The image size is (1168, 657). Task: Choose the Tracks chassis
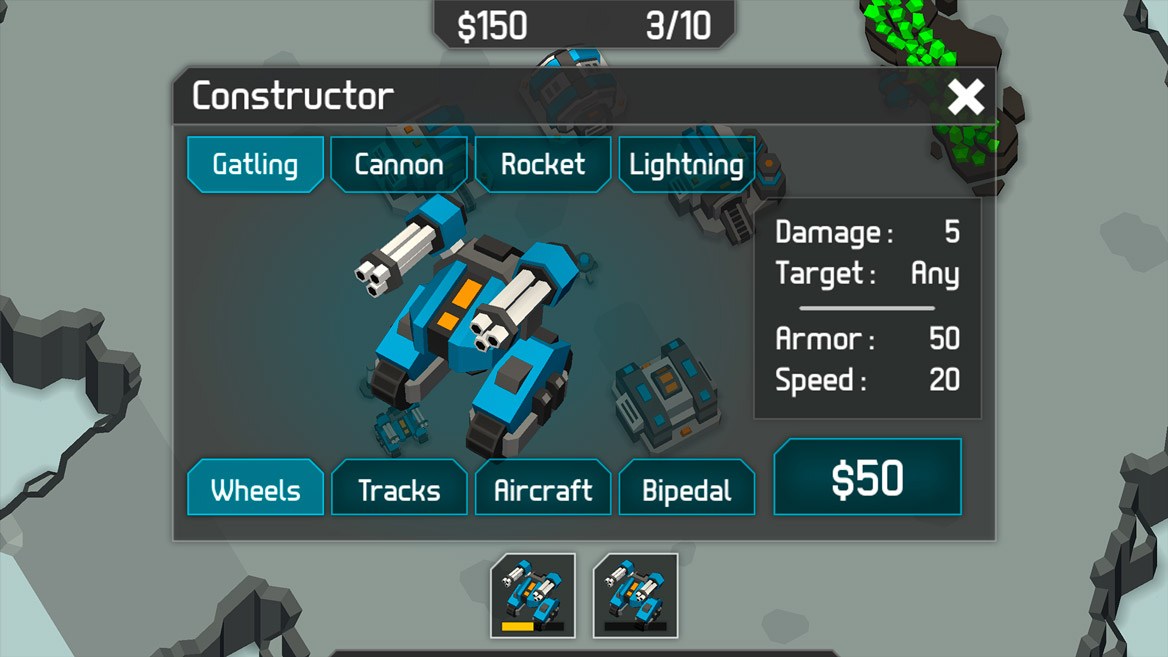(x=399, y=489)
